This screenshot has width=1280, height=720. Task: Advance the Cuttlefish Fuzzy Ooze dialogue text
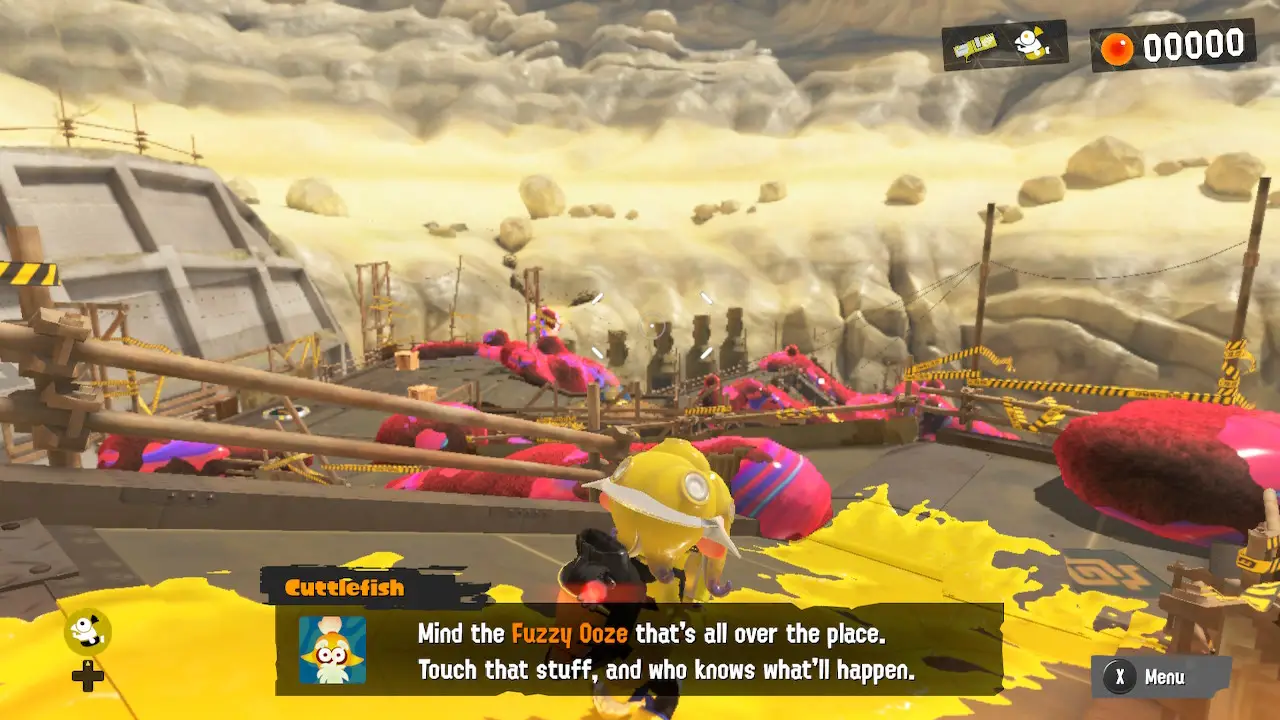click(x=665, y=651)
